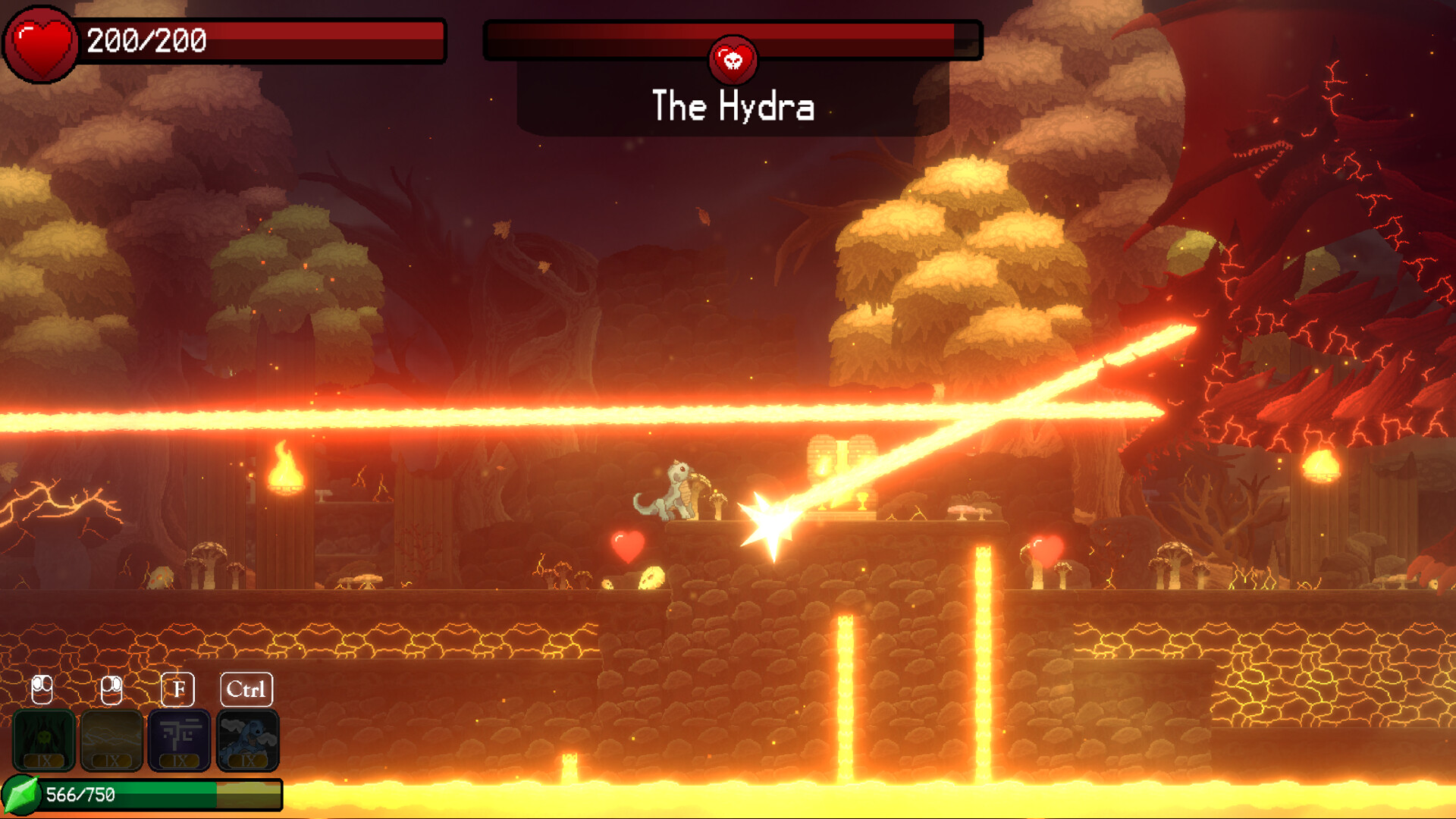
Task: Click the Ctrl keybind badge
Action: click(x=246, y=689)
